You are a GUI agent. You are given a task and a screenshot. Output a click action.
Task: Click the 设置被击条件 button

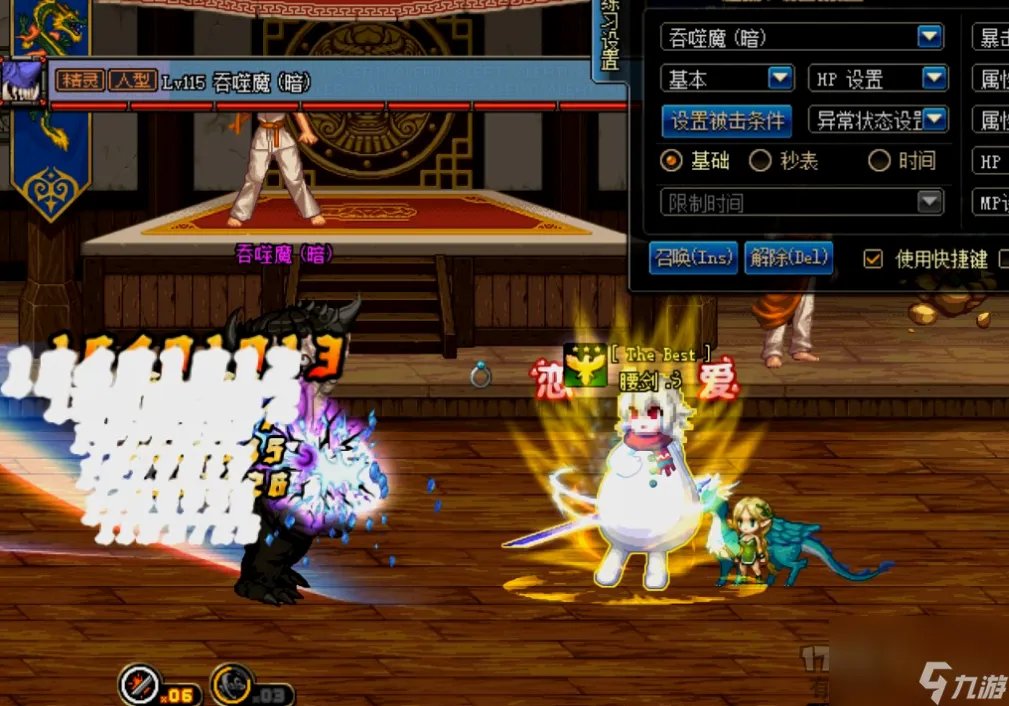[x=727, y=121]
